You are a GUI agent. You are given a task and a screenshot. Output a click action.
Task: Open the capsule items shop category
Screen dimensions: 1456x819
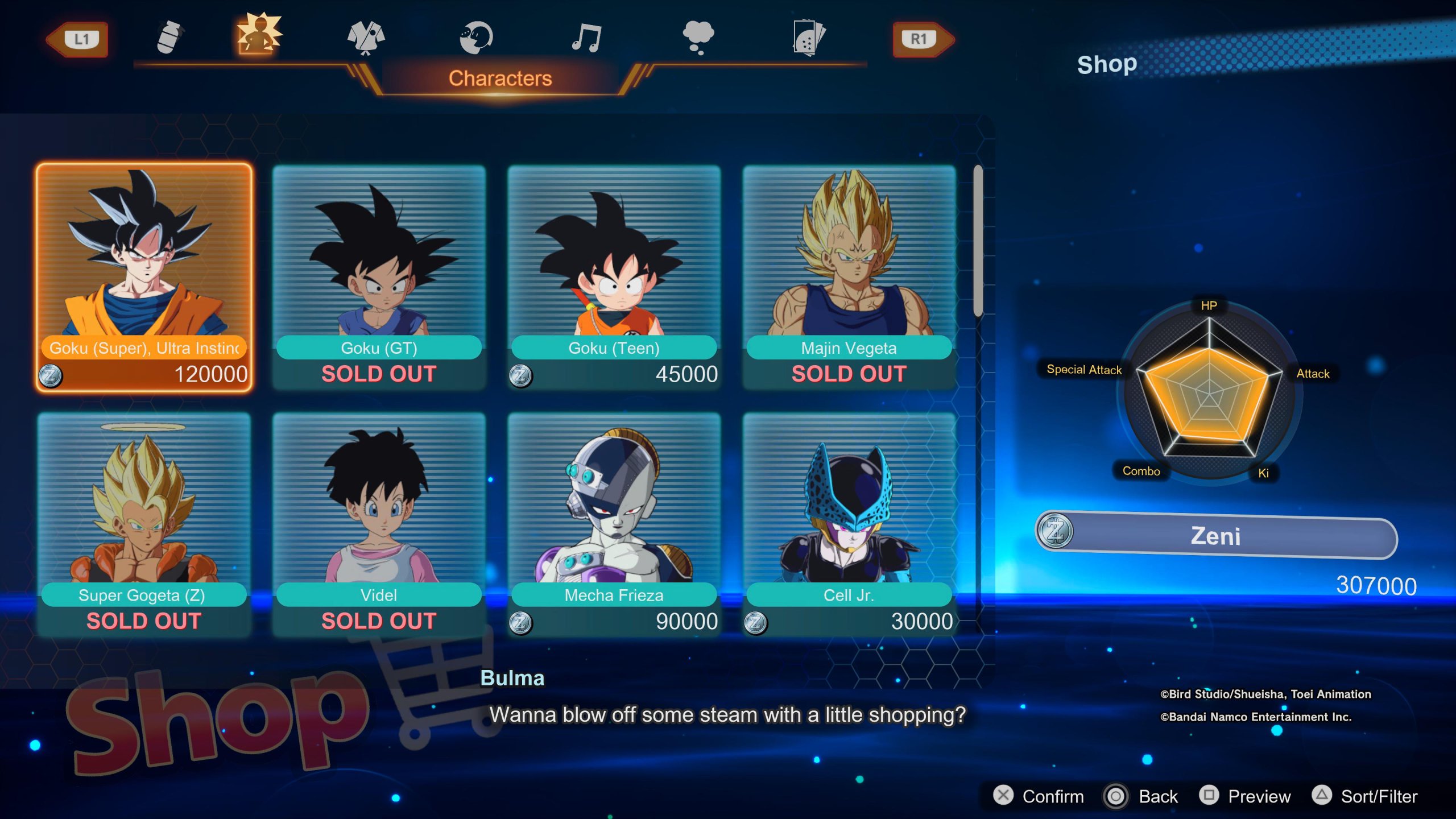169,38
